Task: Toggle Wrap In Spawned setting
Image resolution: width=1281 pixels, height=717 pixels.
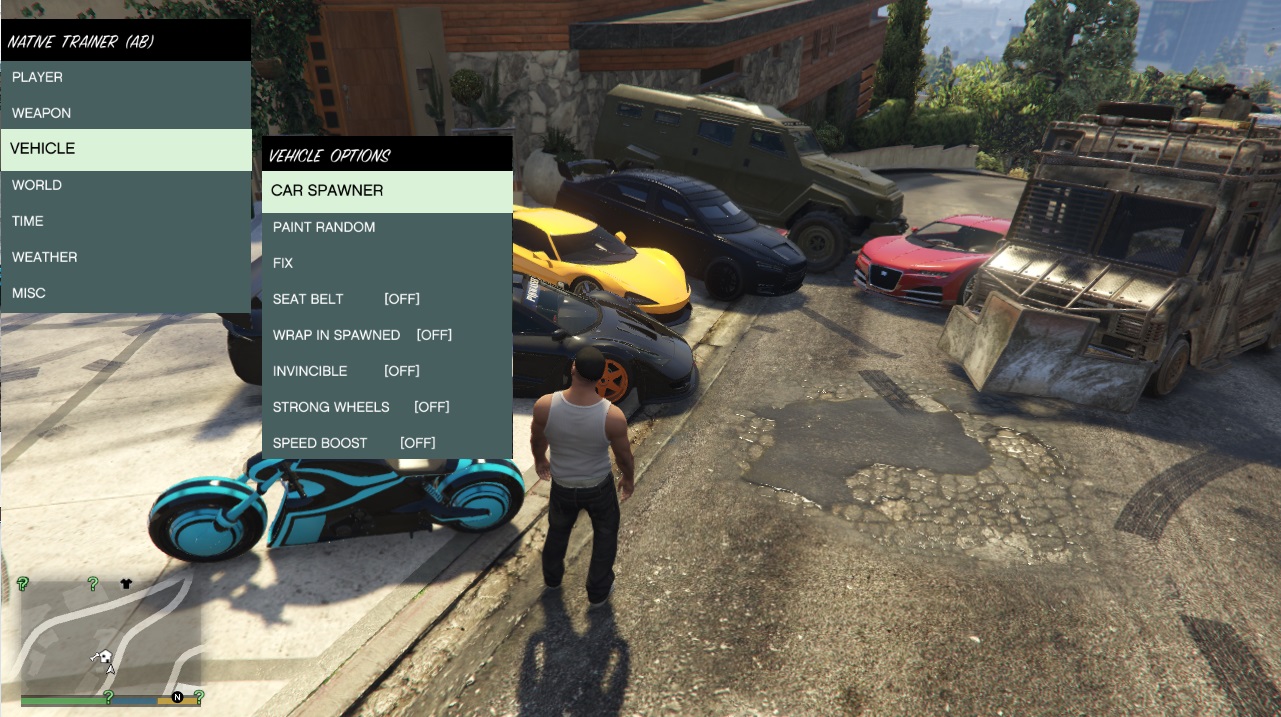Action: 387,336
